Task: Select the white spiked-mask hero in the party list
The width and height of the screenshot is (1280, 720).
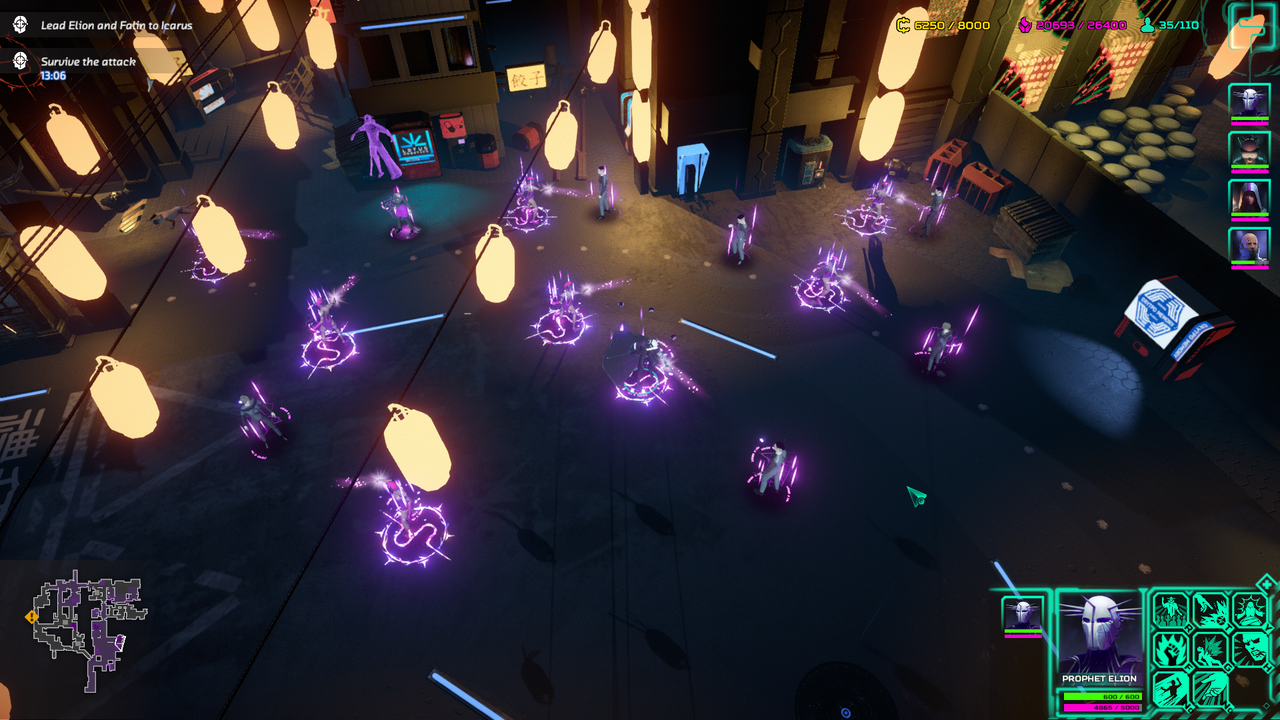Action: tap(1248, 101)
